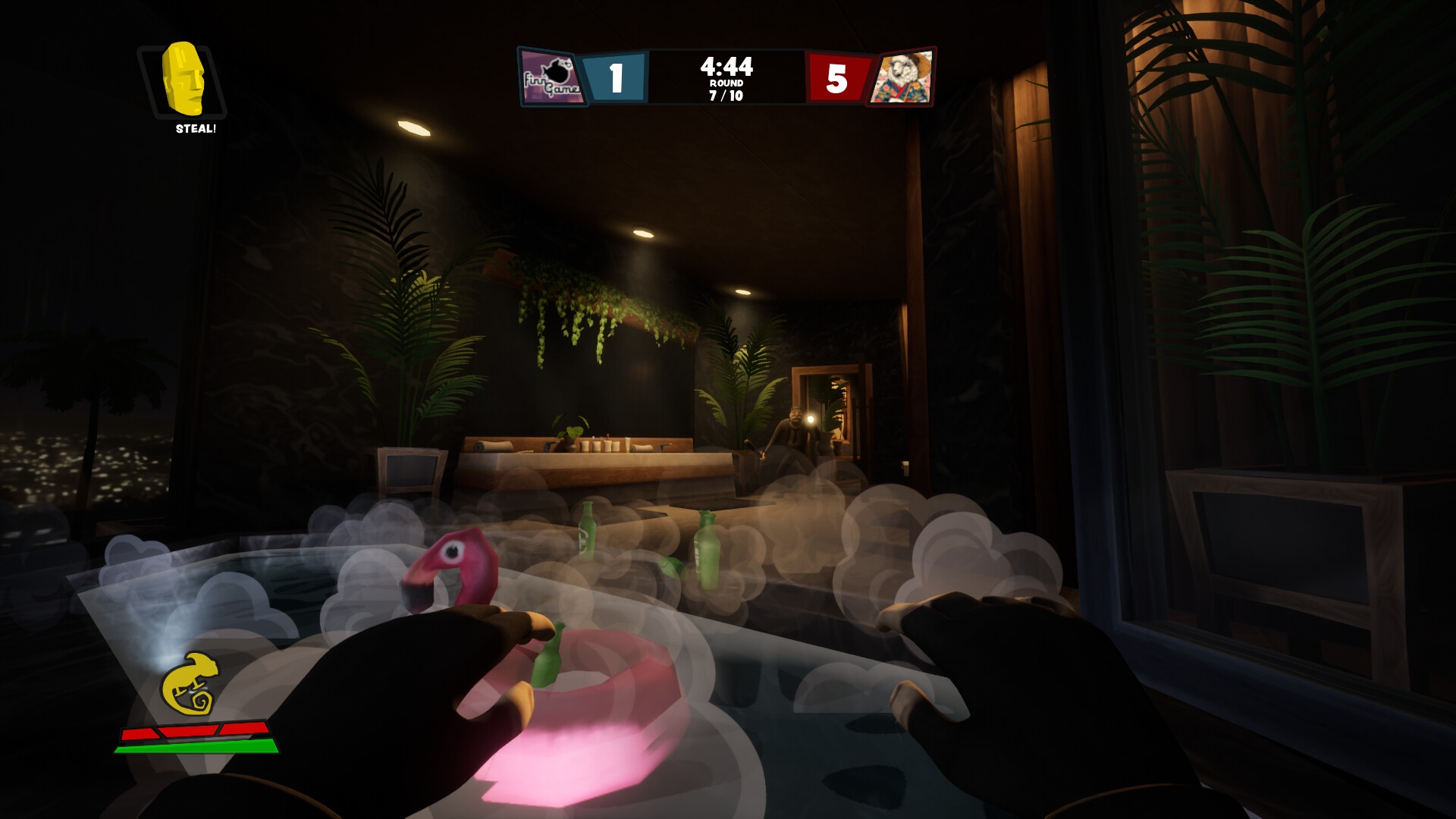This screenshot has height=819, width=1456.
Task: Click the glowing lamp near the doorway
Action: tap(811, 418)
